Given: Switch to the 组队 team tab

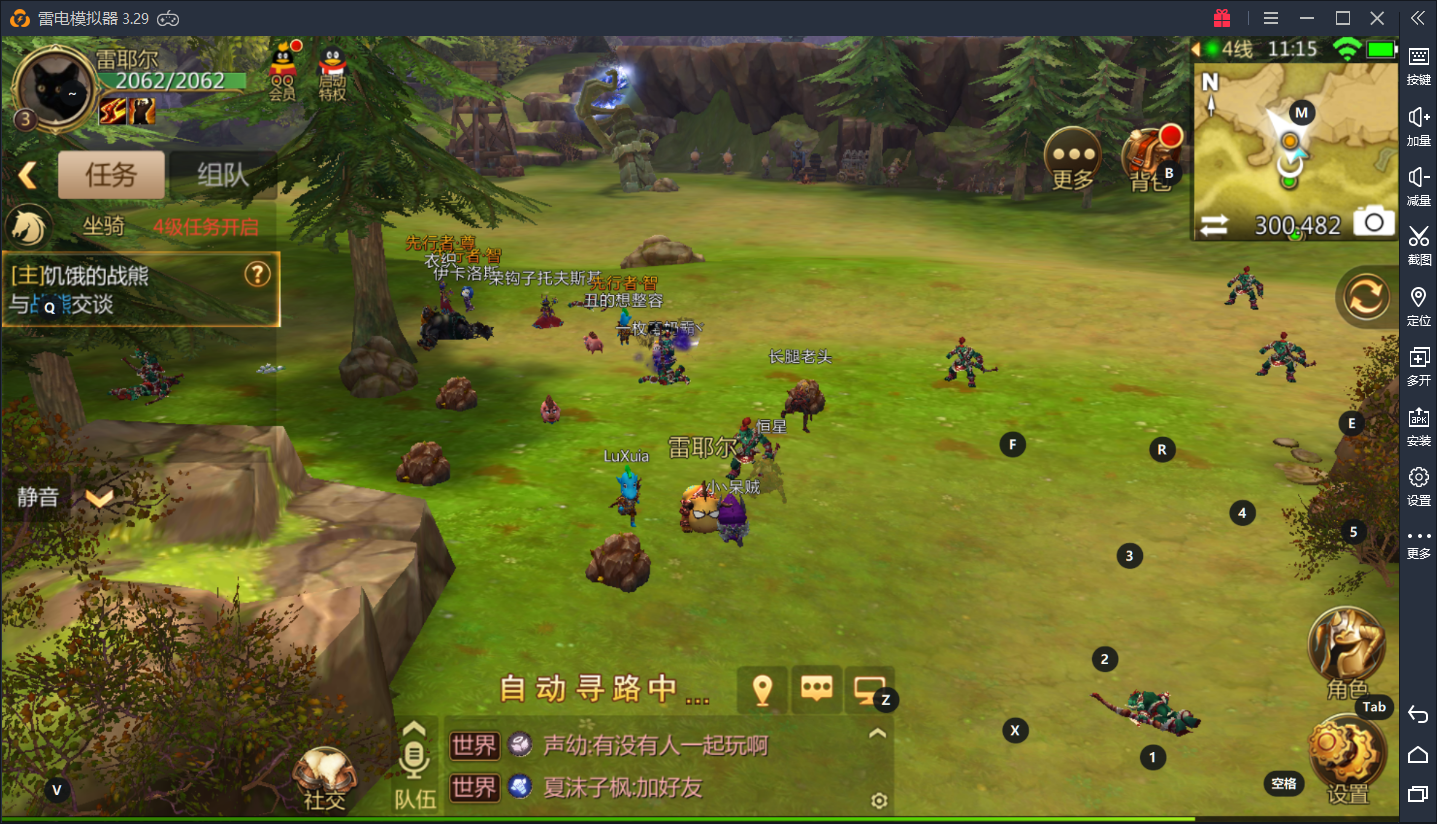Looking at the screenshot, I should (x=222, y=176).
